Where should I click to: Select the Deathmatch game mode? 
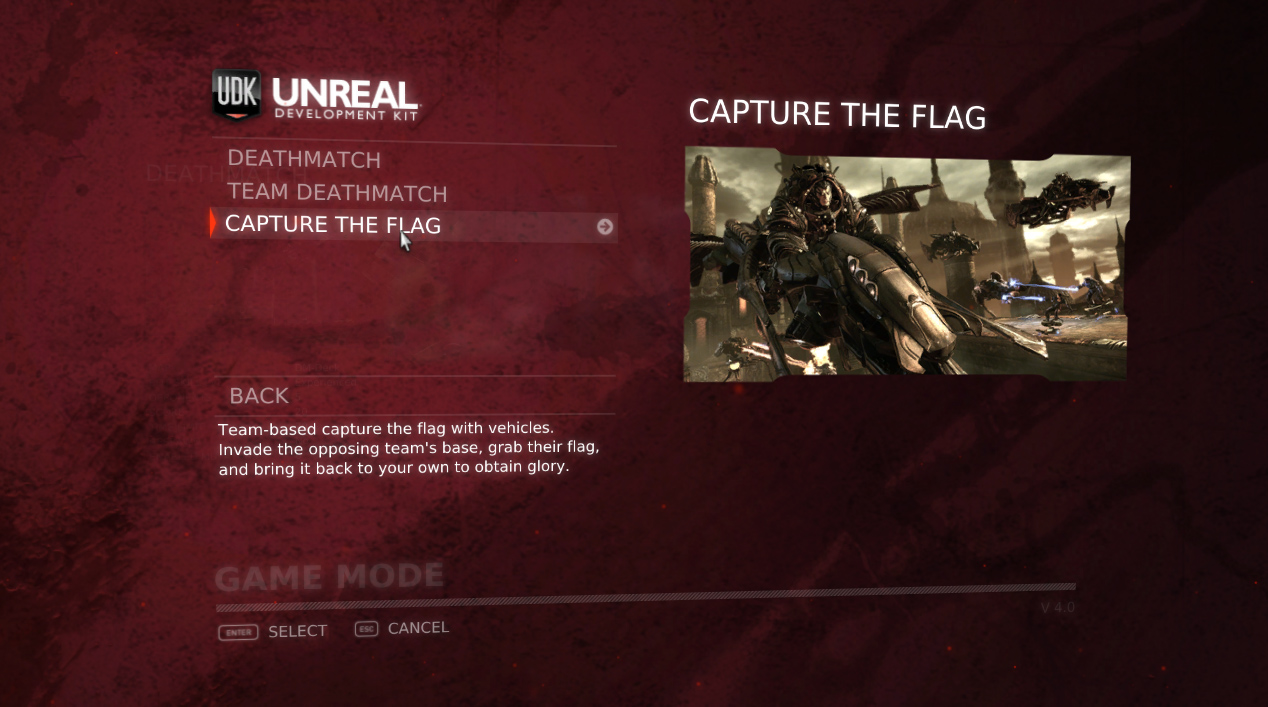coord(304,159)
